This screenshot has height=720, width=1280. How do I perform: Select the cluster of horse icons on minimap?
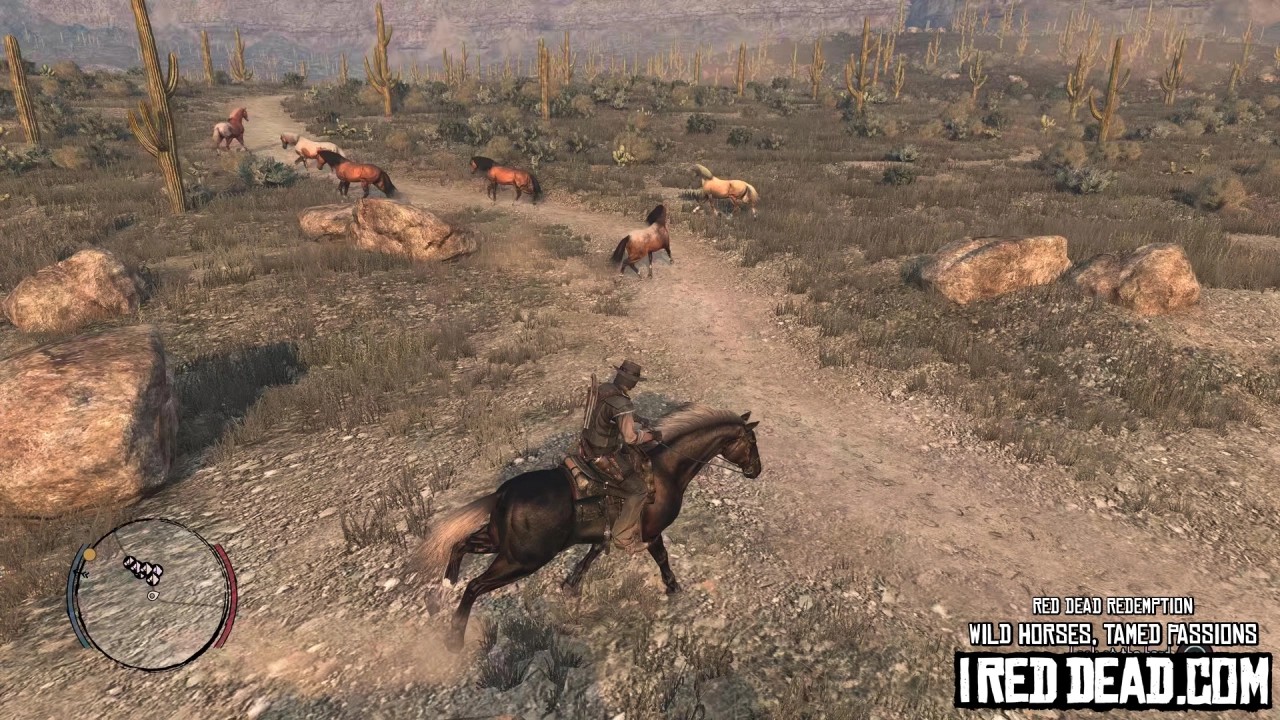click(142, 570)
